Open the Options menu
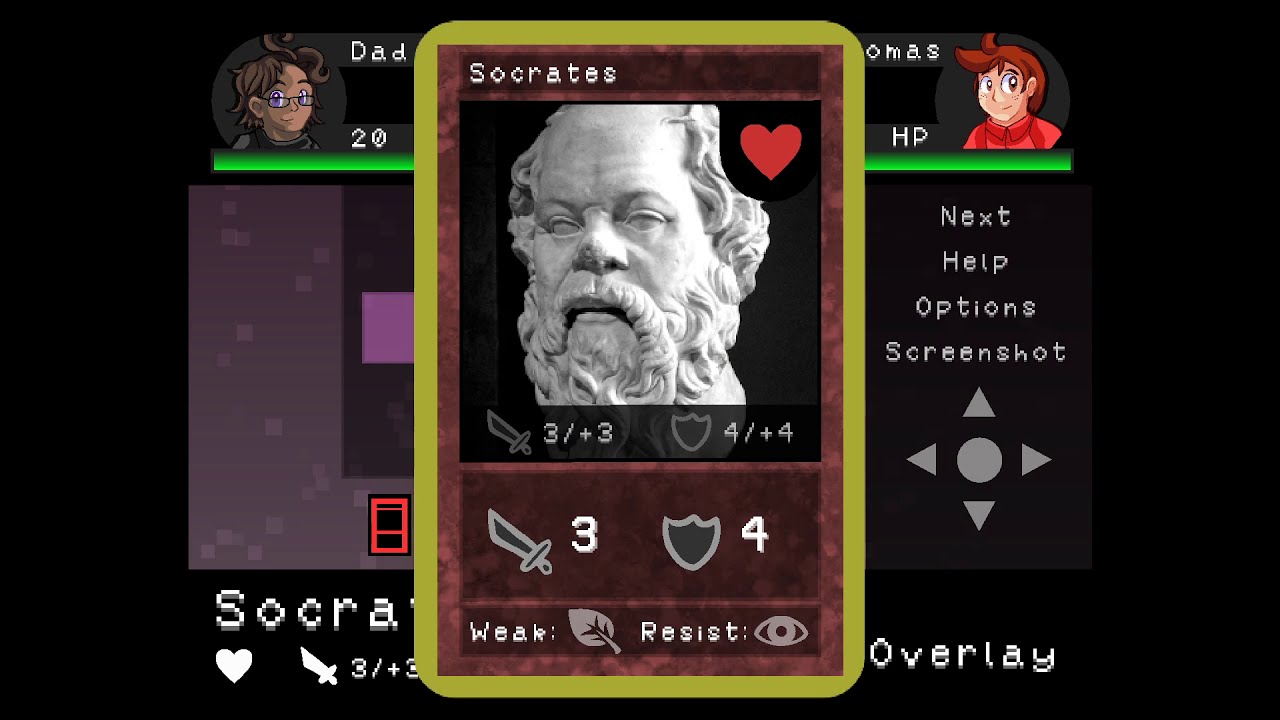 coord(975,307)
